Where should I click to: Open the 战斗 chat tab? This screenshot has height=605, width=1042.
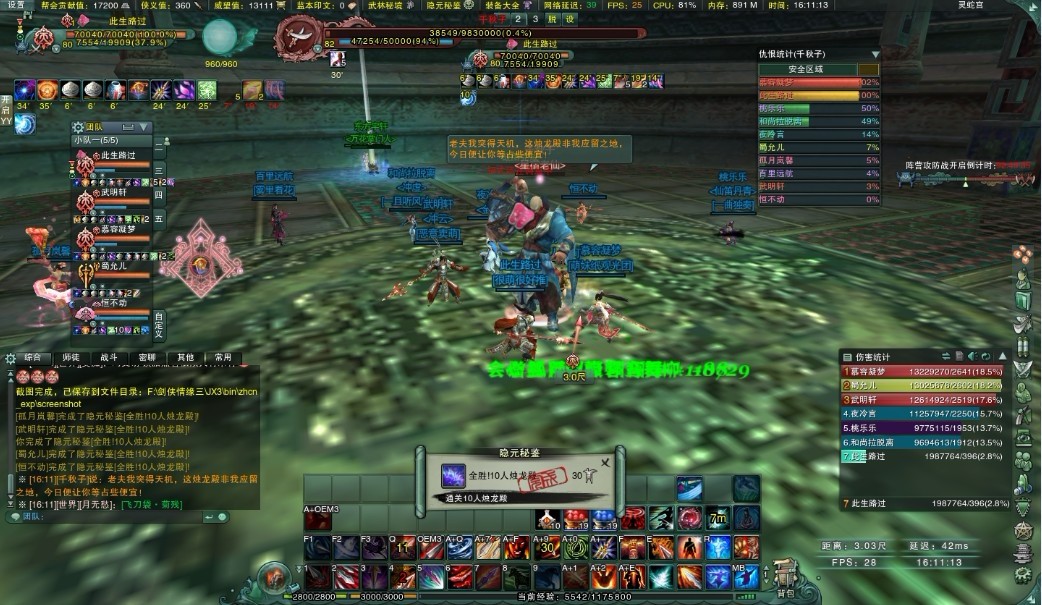pyautogui.click(x=108, y=357)
